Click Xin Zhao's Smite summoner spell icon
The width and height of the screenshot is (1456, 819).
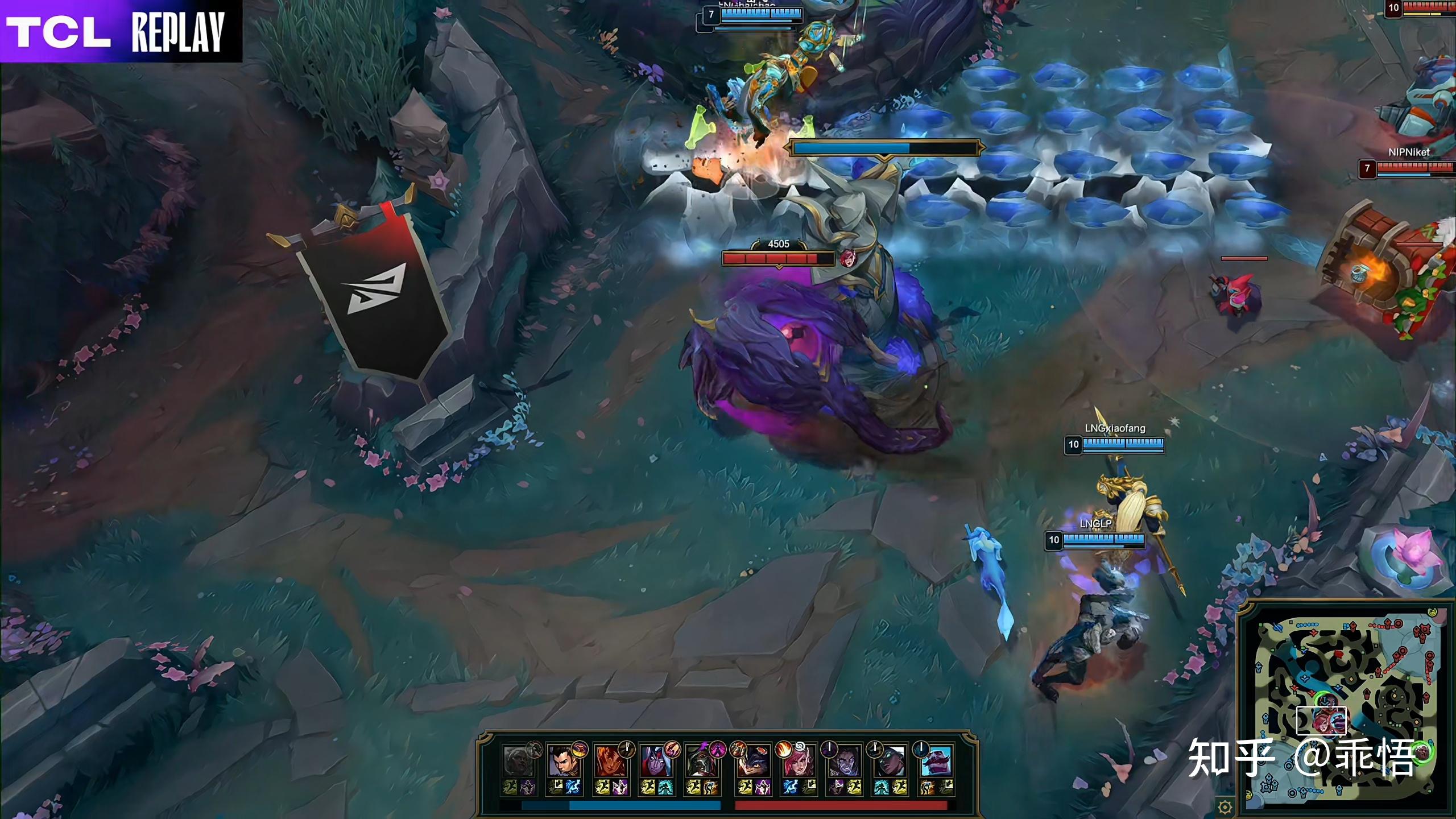572,787
